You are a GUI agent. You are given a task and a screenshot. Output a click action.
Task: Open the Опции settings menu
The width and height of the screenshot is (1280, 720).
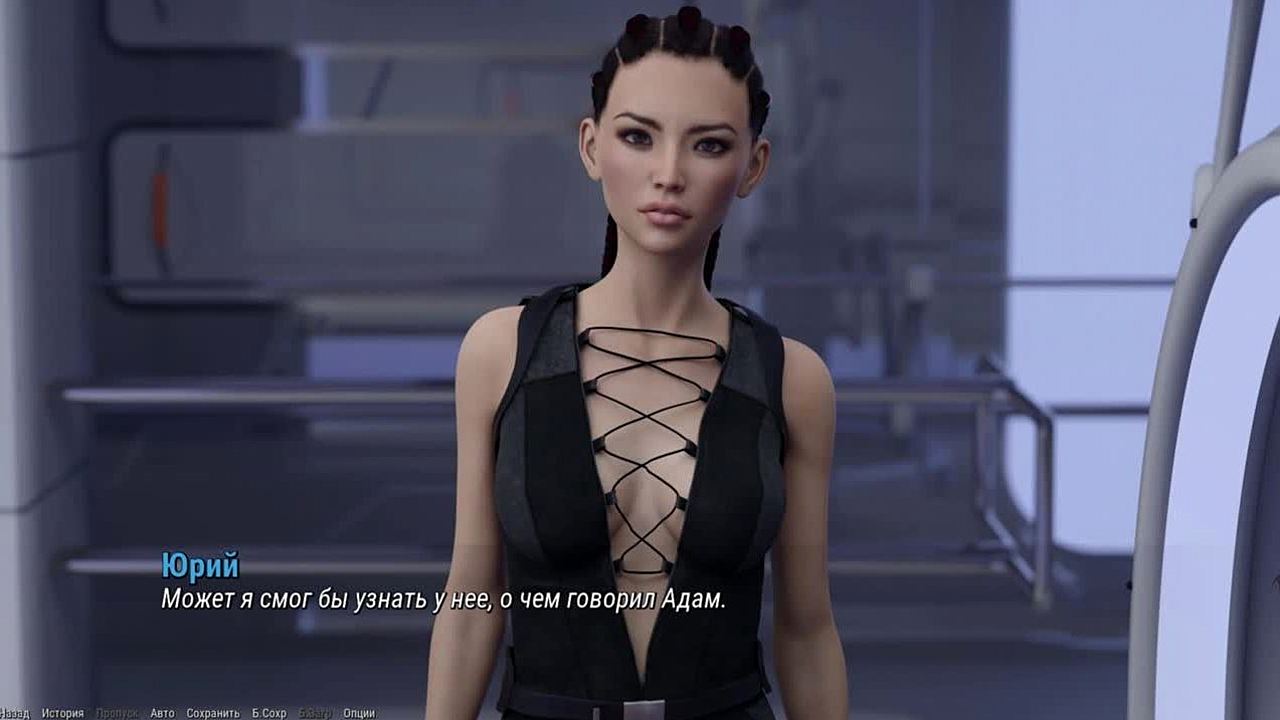[359, 713]
